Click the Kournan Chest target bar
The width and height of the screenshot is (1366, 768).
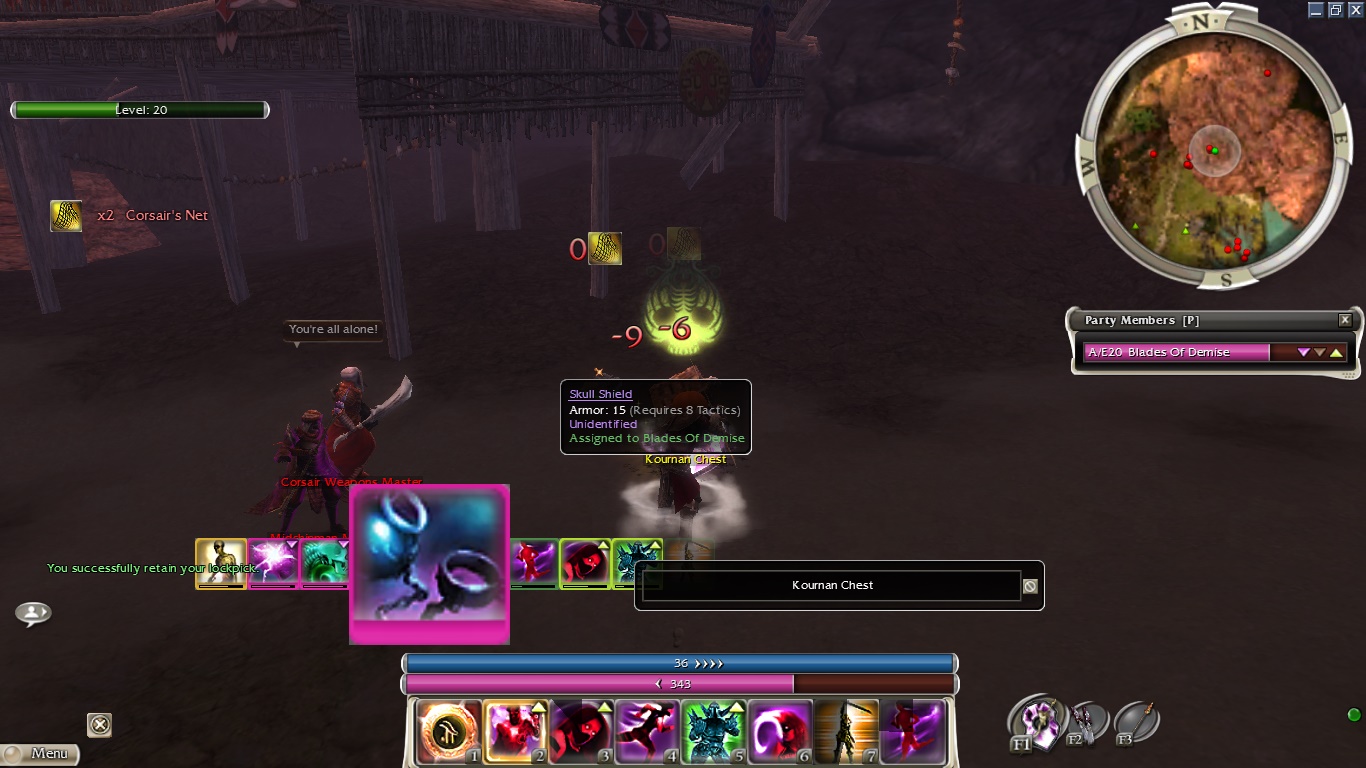832,586
